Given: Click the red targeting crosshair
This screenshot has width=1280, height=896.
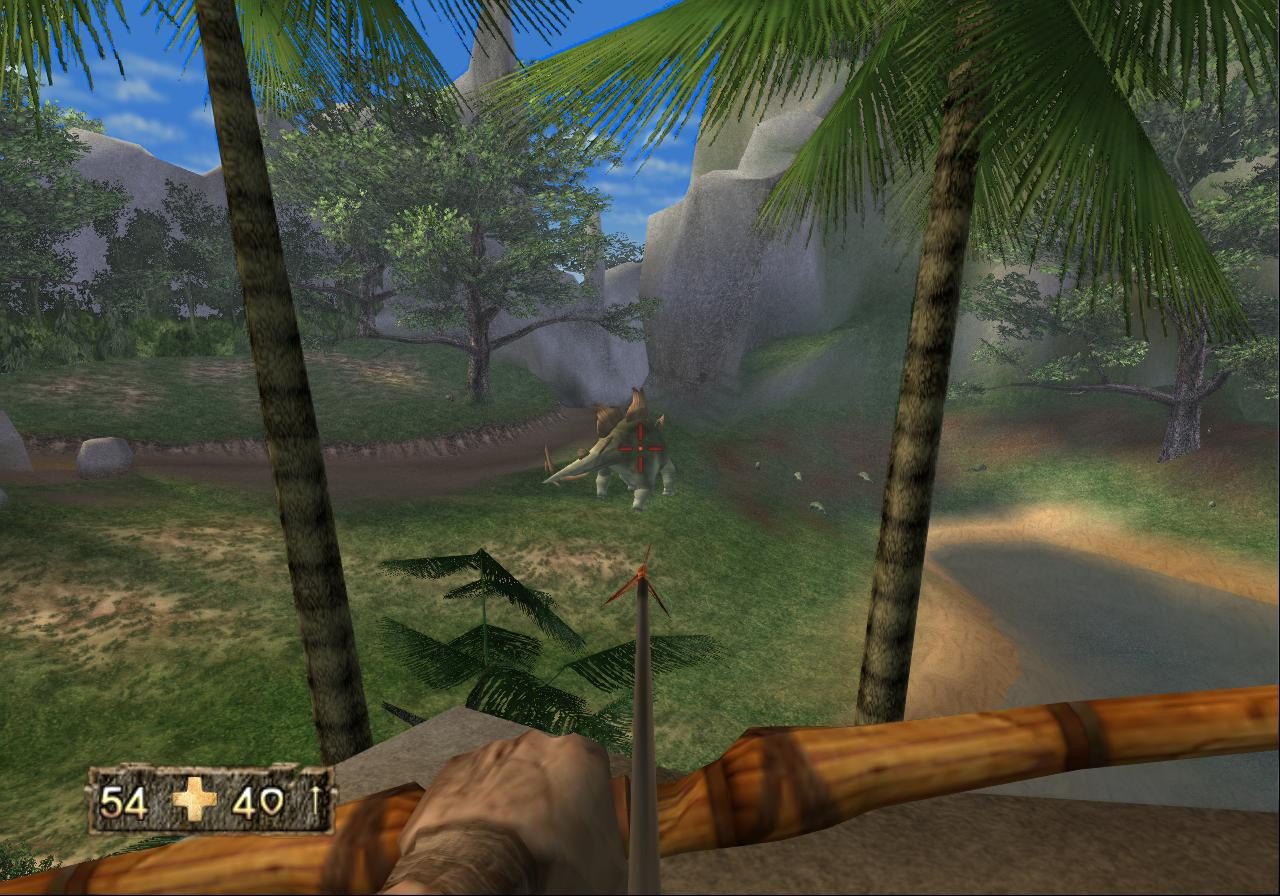Looking at the screenshot, I should click(x=641, y=448).
